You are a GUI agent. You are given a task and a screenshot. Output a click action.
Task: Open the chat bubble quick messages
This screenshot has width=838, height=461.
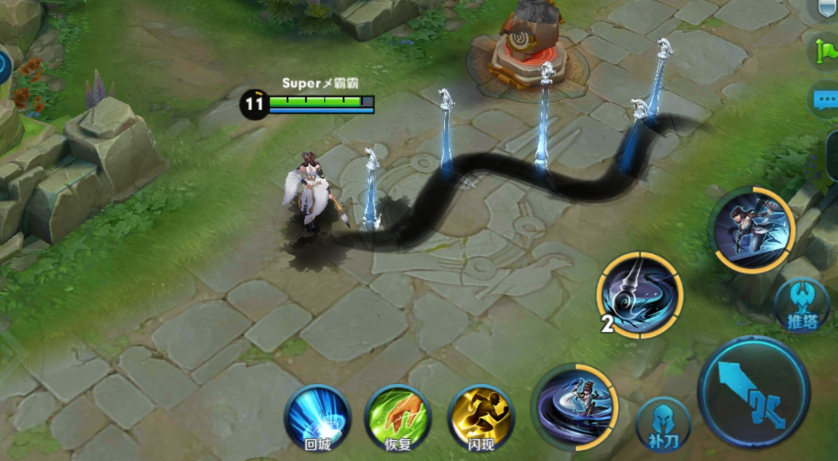tap(825, 99)
